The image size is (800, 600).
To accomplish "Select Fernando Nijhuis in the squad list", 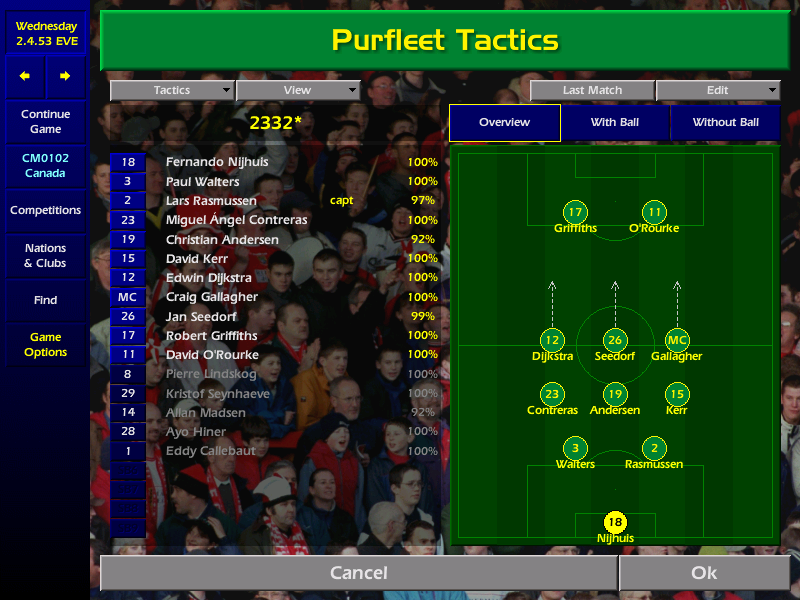I will (217, 162).
